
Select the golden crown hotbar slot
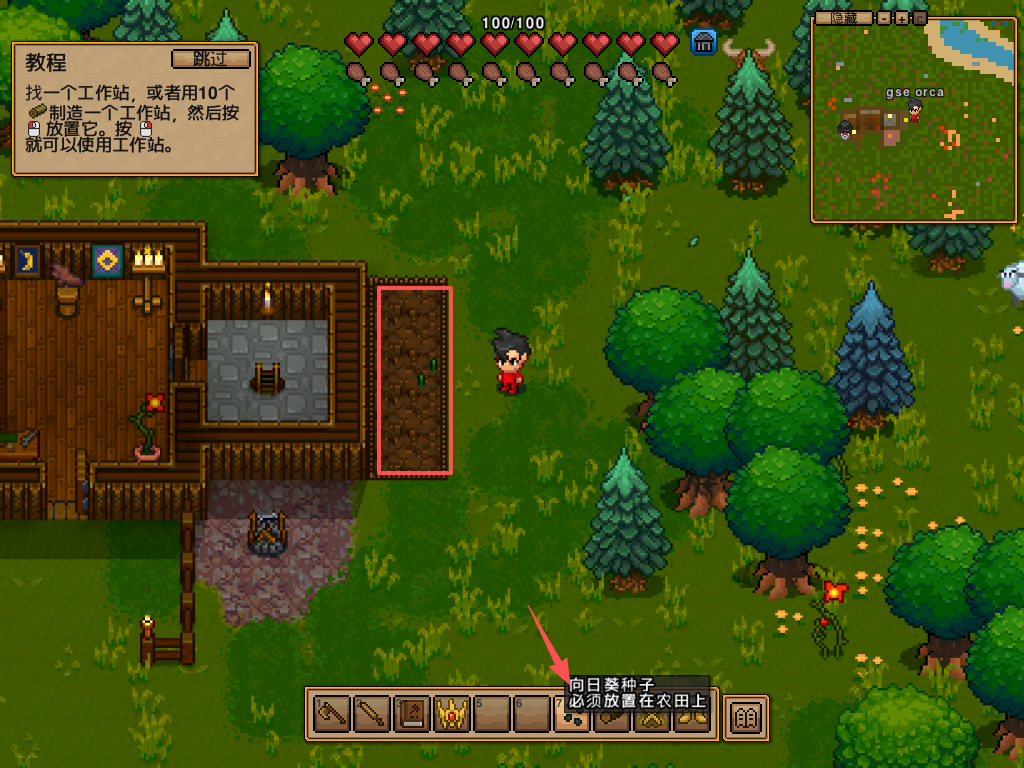tap(451, 715)
